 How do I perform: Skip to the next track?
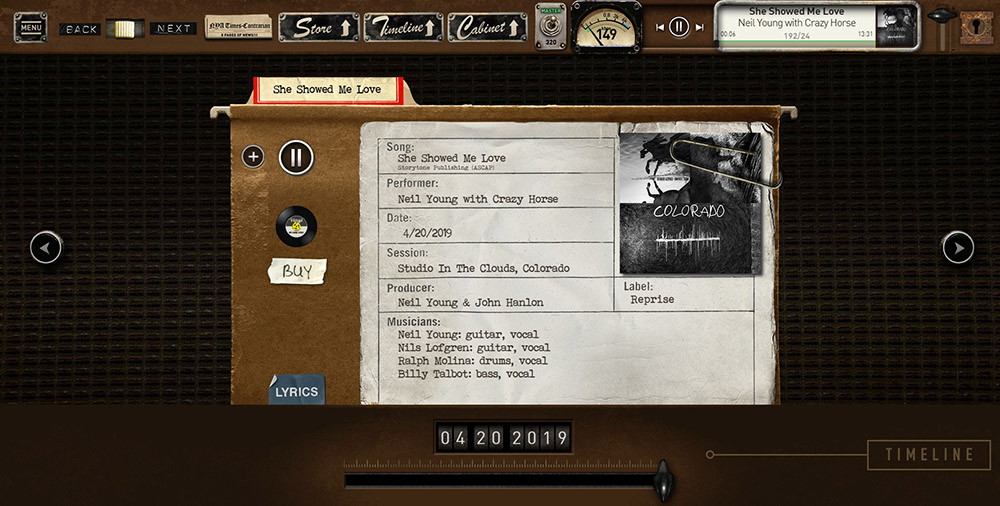(698, 27)
